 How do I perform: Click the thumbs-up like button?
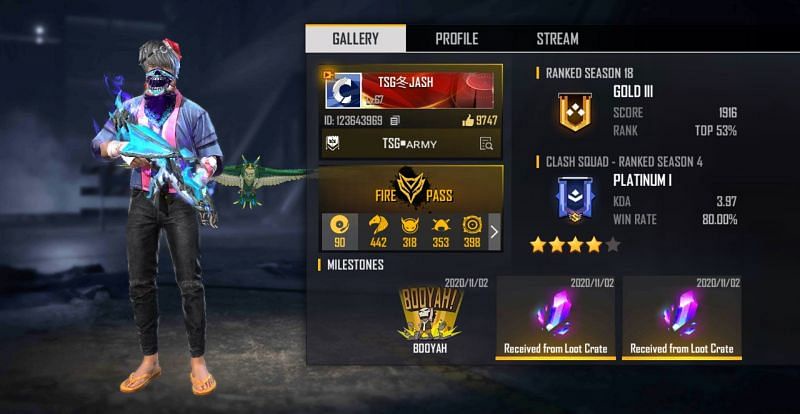[468, 121]
